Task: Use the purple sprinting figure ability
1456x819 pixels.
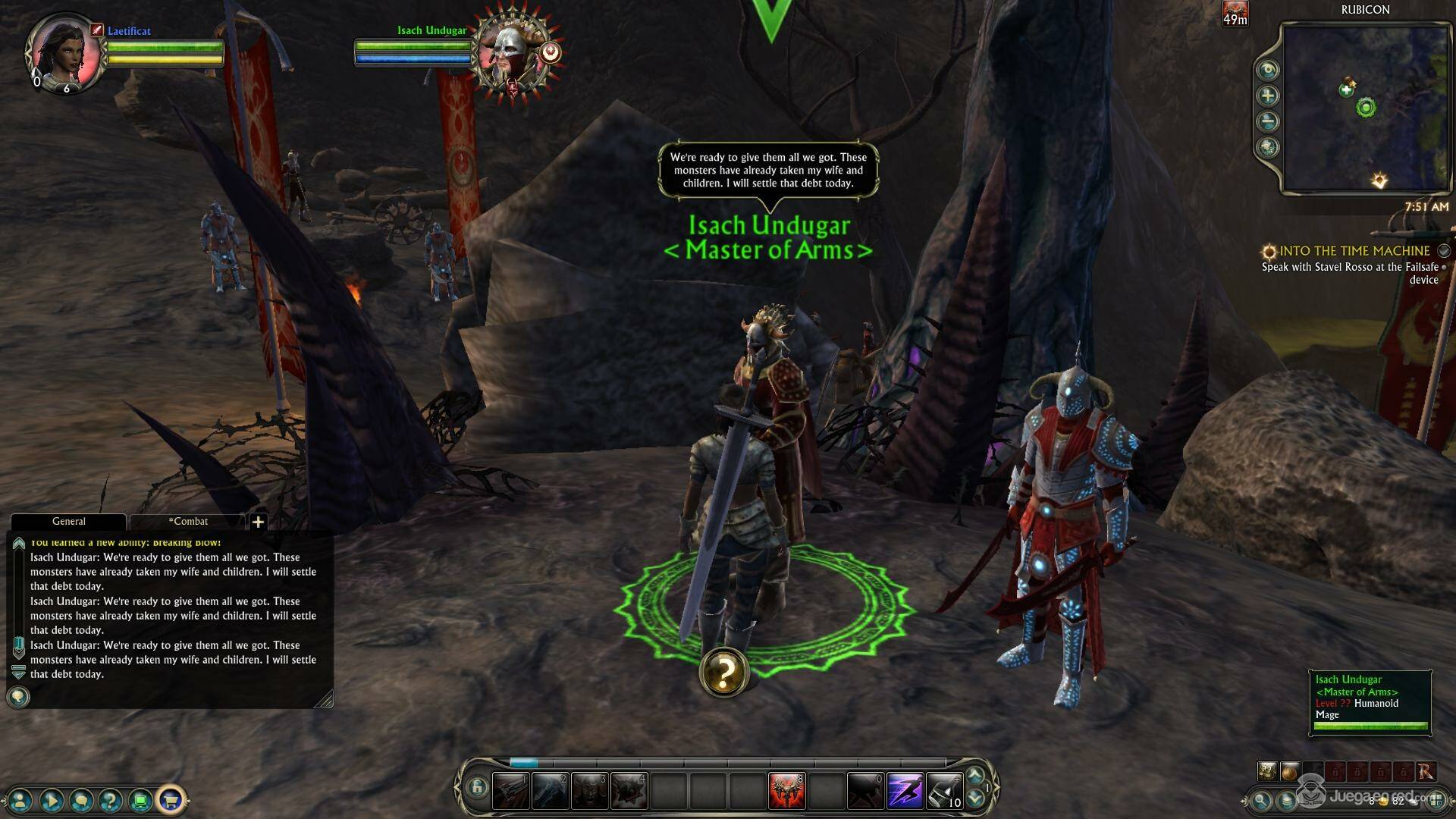Action: (904, 791)
